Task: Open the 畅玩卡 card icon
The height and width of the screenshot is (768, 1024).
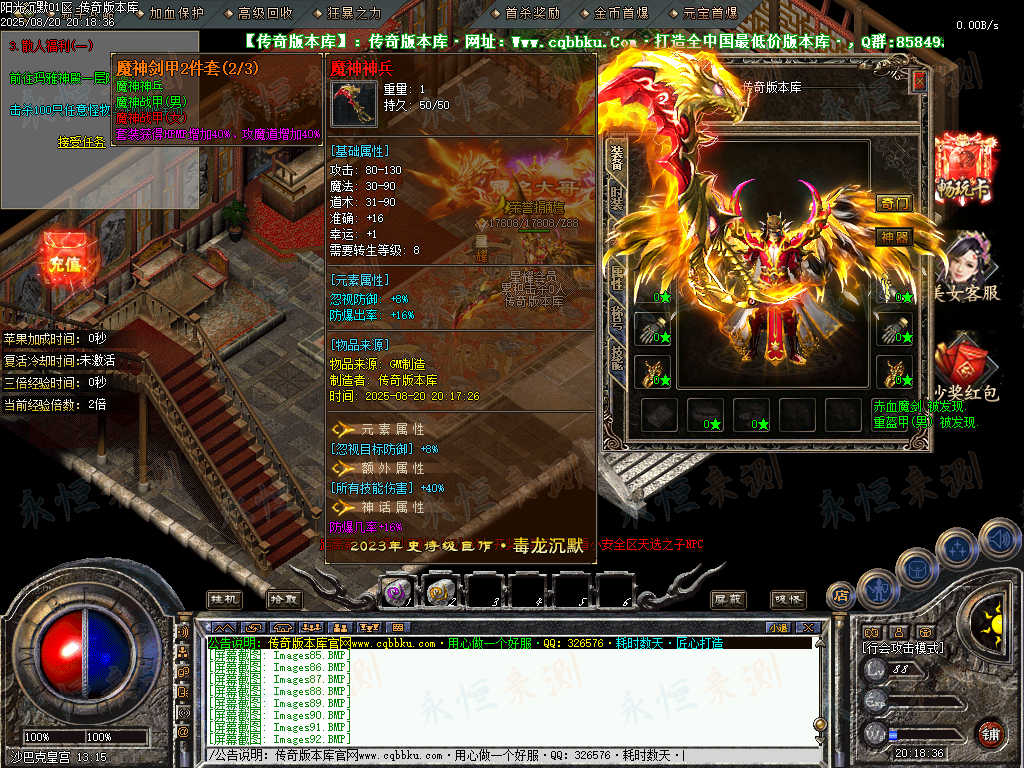Action: coord(965,168)
